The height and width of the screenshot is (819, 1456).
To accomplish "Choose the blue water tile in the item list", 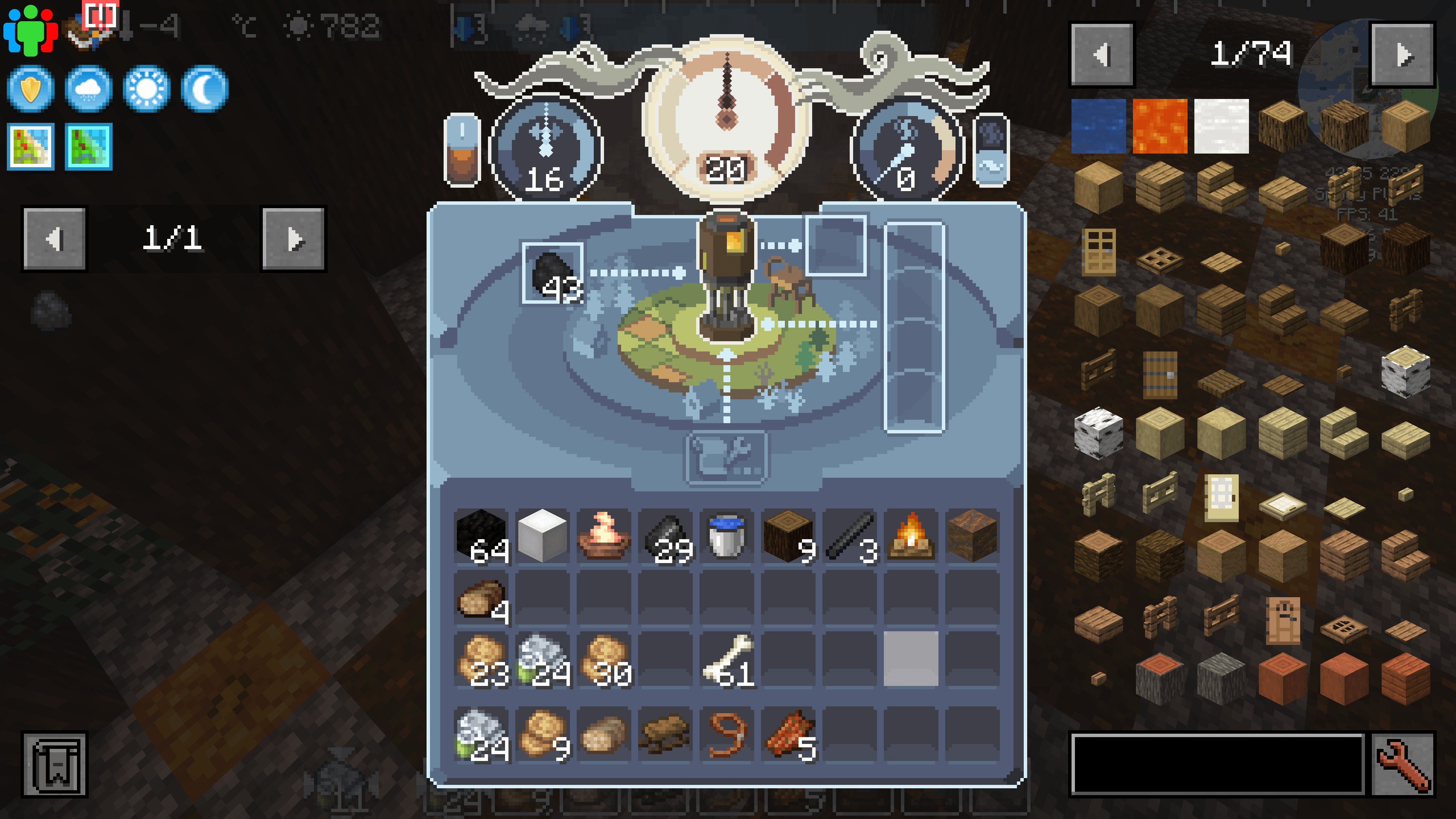I will click(1098, 126).
